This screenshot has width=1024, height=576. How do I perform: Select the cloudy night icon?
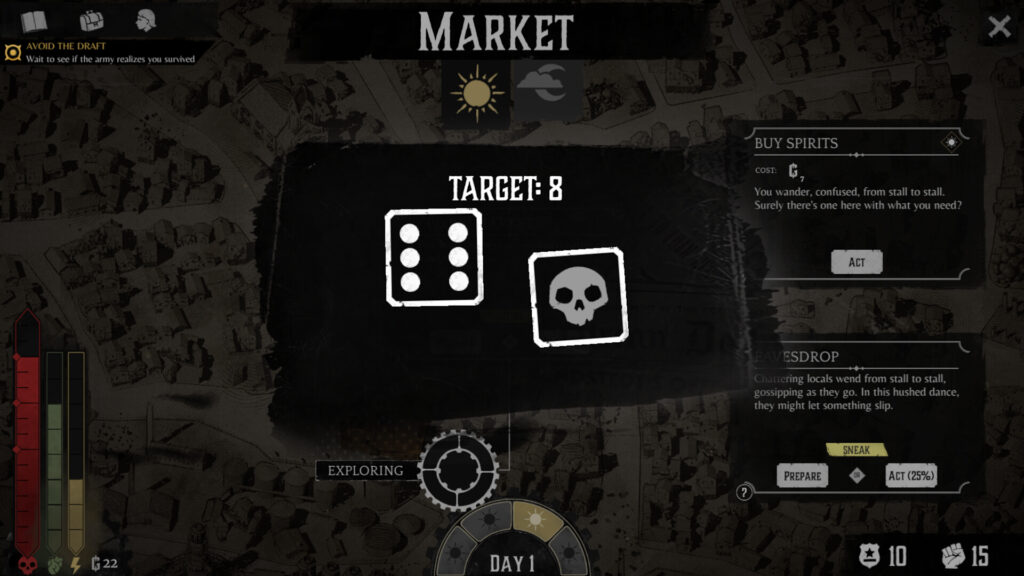[545, 90]
